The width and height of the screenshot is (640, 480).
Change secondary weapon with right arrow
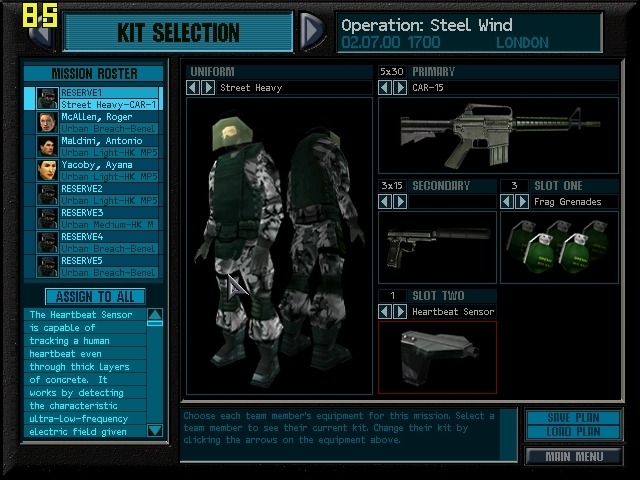click(399, 201)
